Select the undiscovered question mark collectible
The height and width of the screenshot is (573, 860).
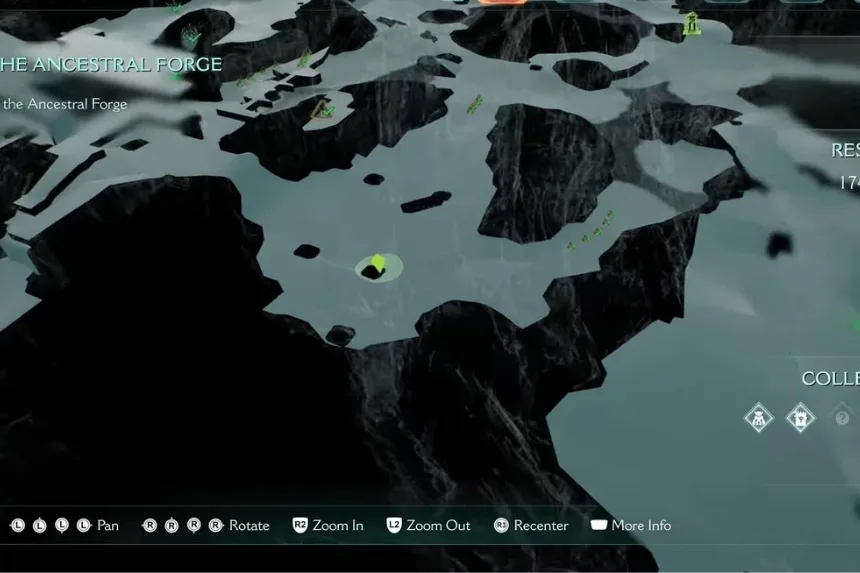tap(842, 417)
